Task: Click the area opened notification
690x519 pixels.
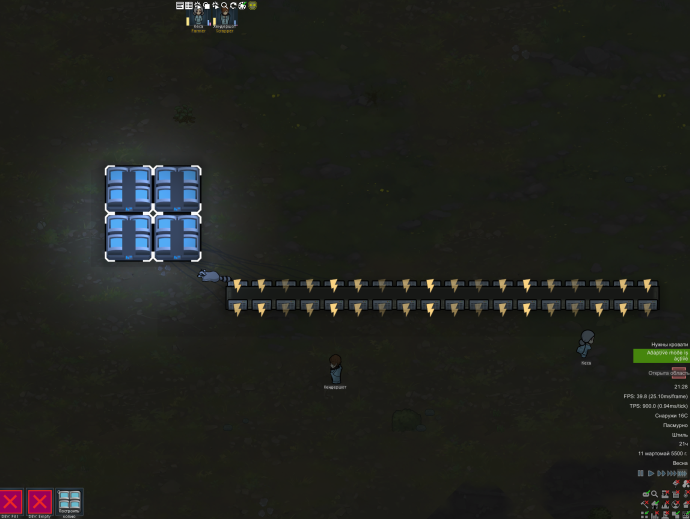Action: [x=667, y=373]
